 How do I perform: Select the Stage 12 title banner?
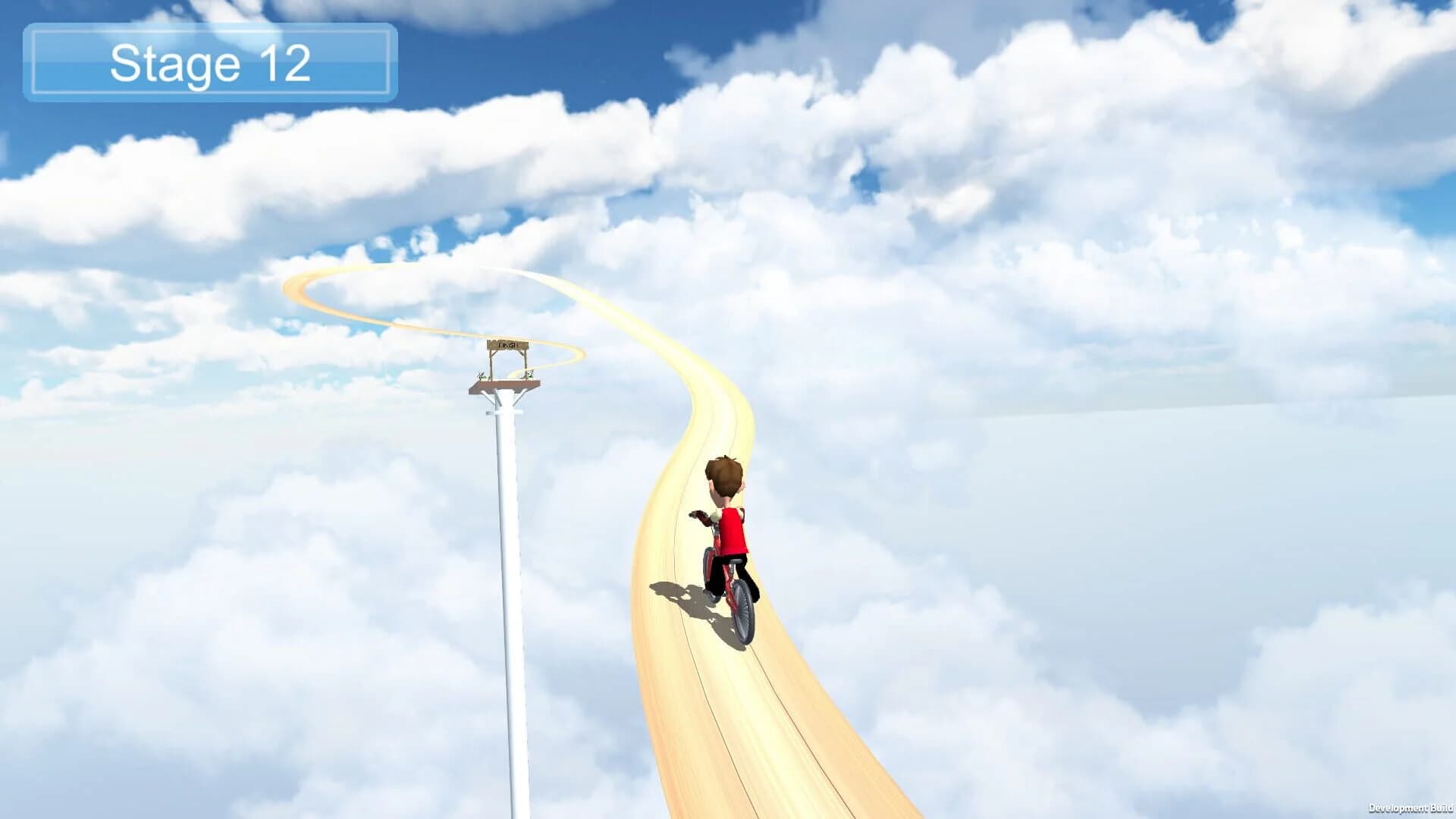209,63
